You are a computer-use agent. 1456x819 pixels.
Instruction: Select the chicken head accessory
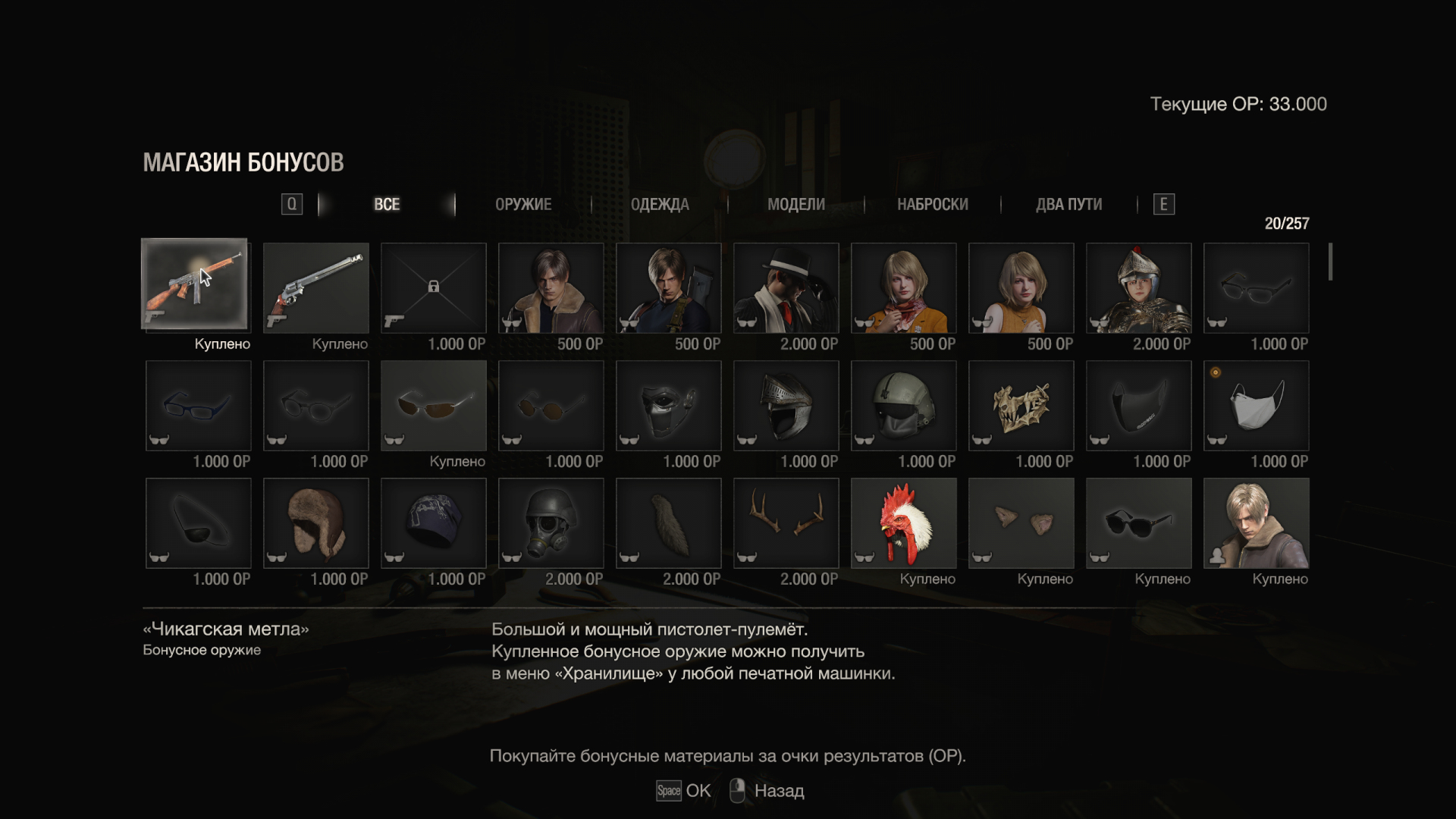tap(904, 523)
